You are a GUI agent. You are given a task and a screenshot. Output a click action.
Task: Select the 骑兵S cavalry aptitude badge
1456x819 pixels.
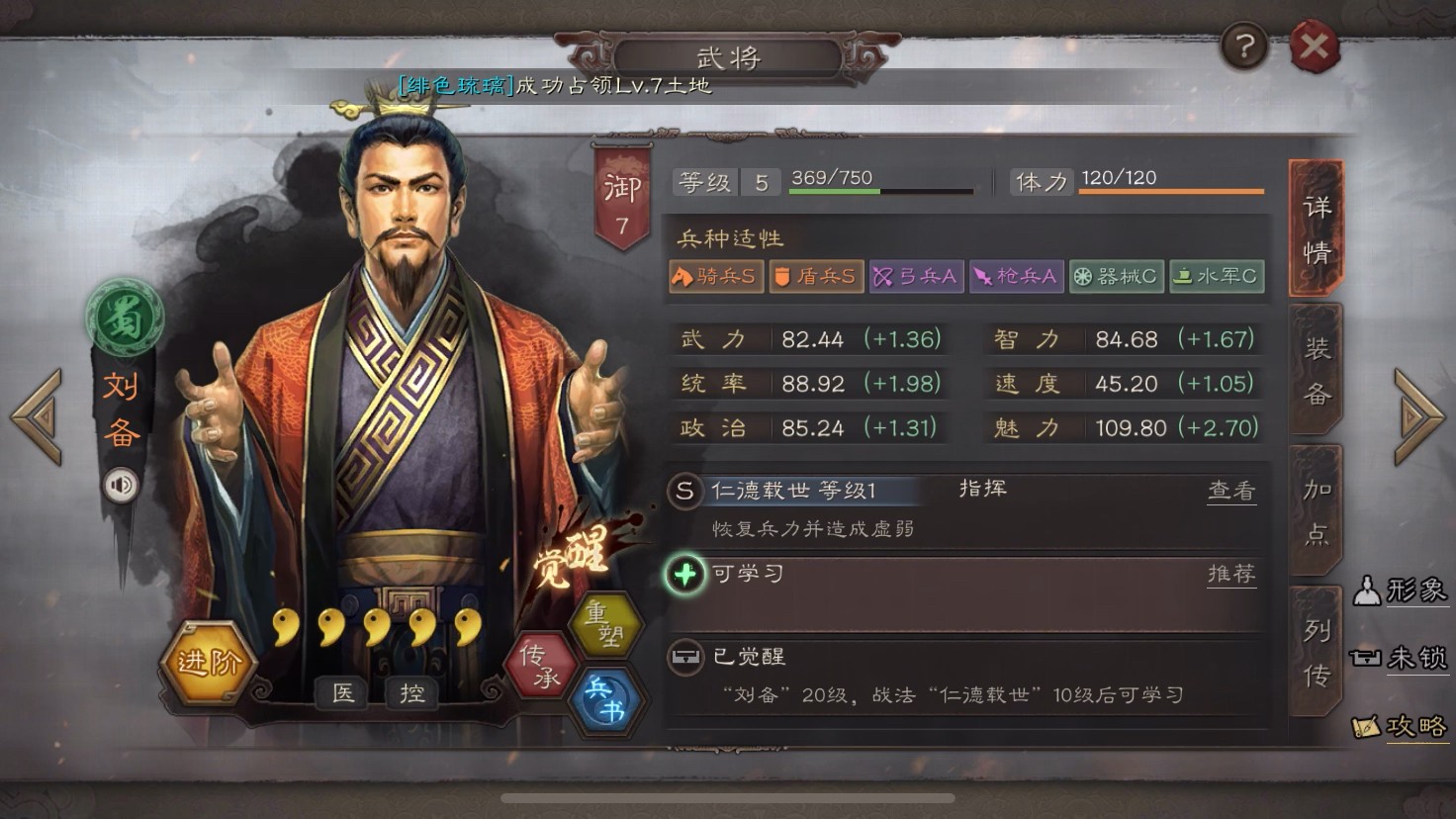click(x=714, y=276)
